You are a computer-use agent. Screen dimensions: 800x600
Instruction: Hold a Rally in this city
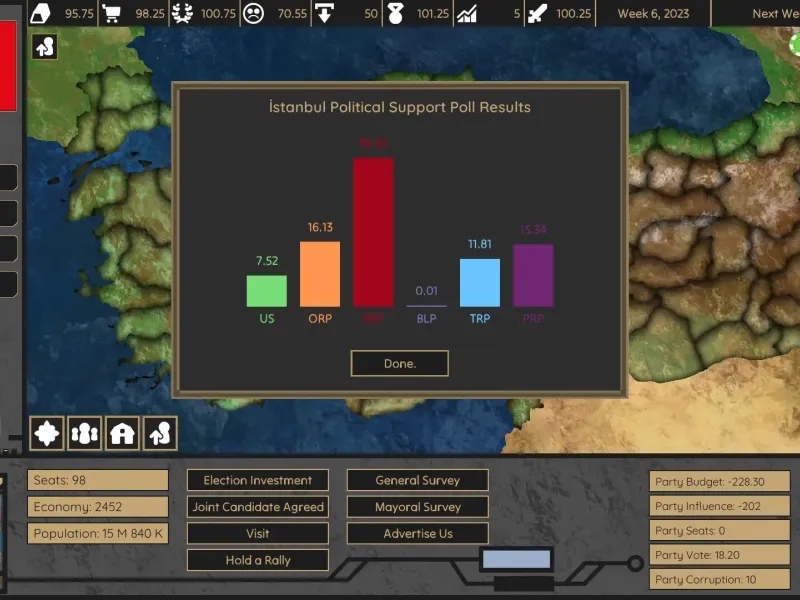pyautogui.click(x=258, y=560)
